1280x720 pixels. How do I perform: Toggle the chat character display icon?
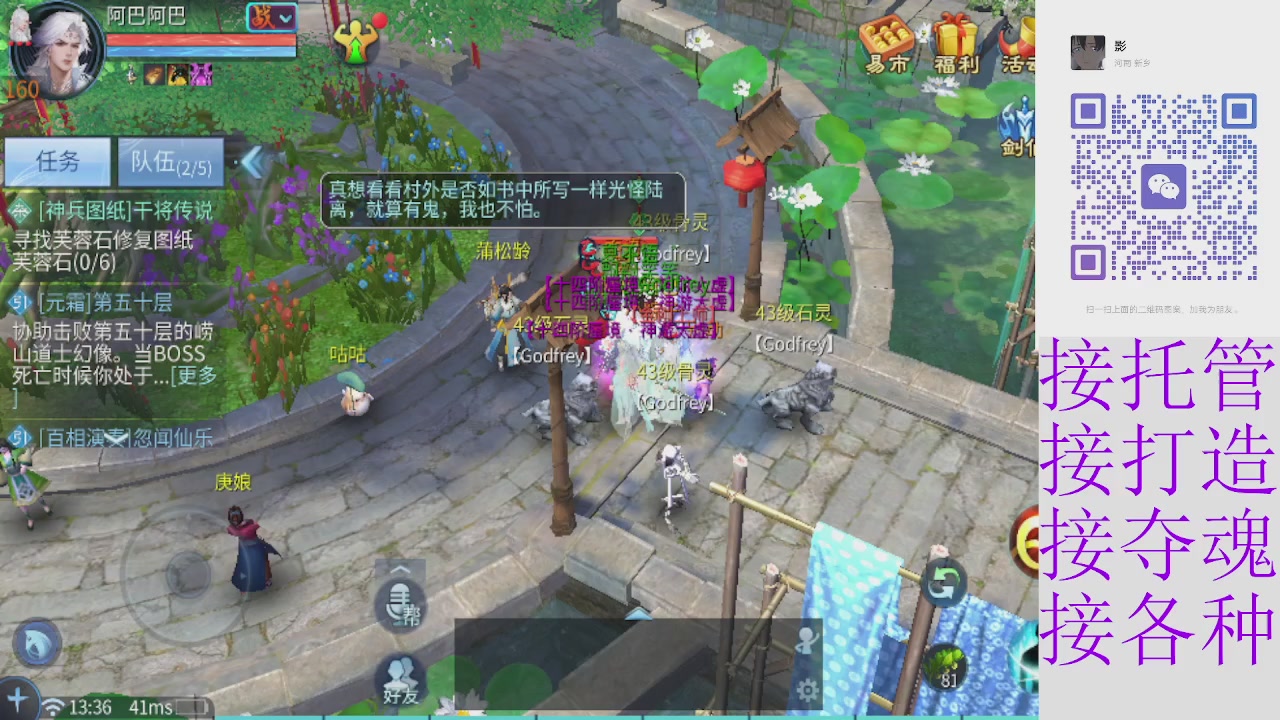[808, 641]
